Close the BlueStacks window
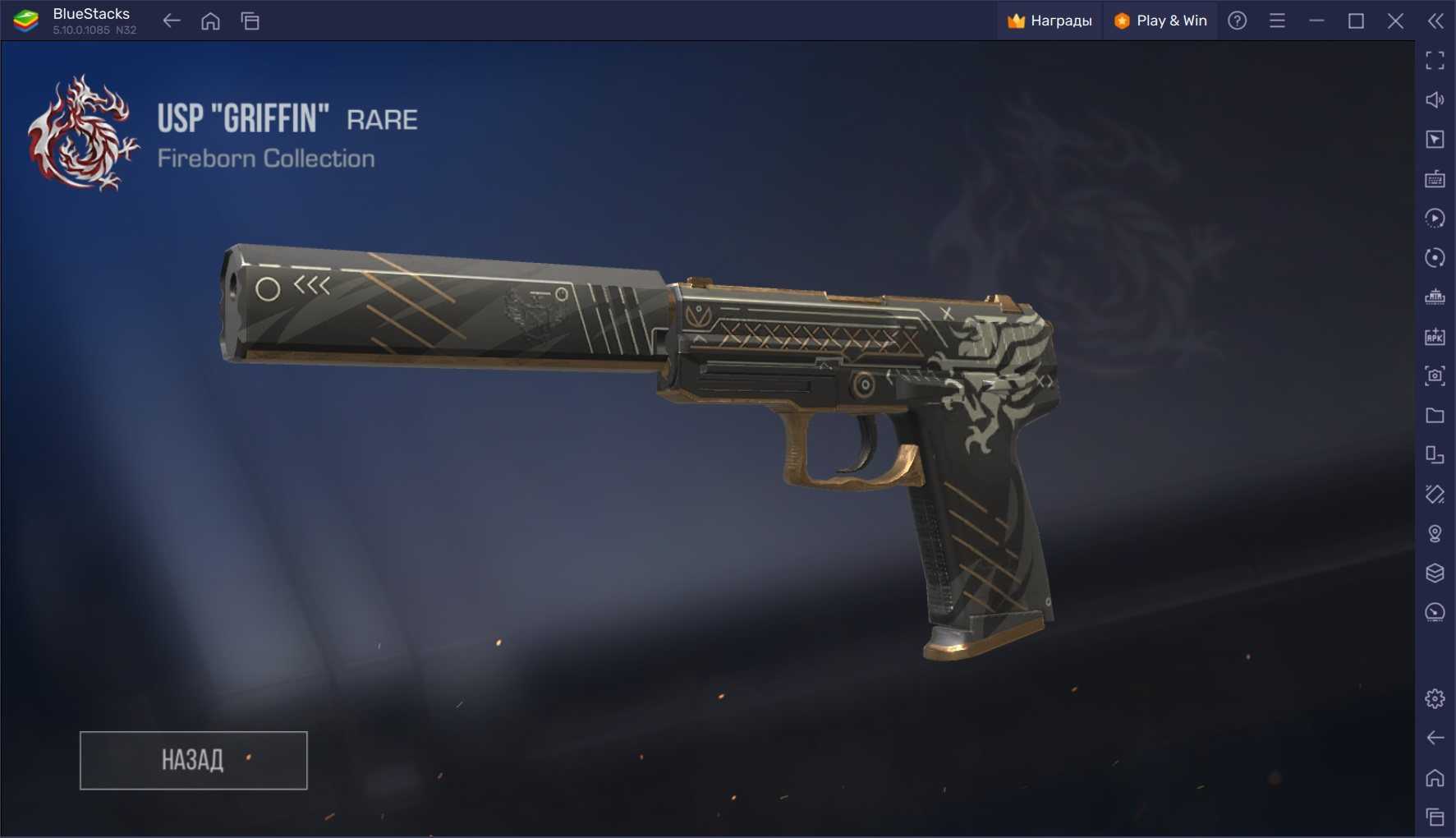Screen dimensions: 1456x838 pos(1395,21)
